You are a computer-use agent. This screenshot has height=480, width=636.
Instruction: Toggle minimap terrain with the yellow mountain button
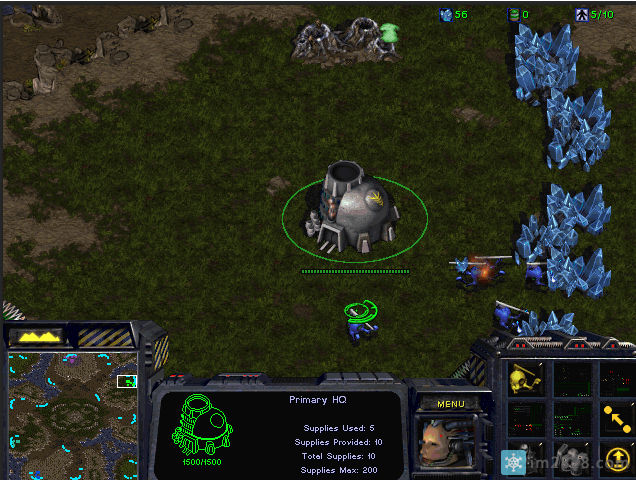point(37,337)
